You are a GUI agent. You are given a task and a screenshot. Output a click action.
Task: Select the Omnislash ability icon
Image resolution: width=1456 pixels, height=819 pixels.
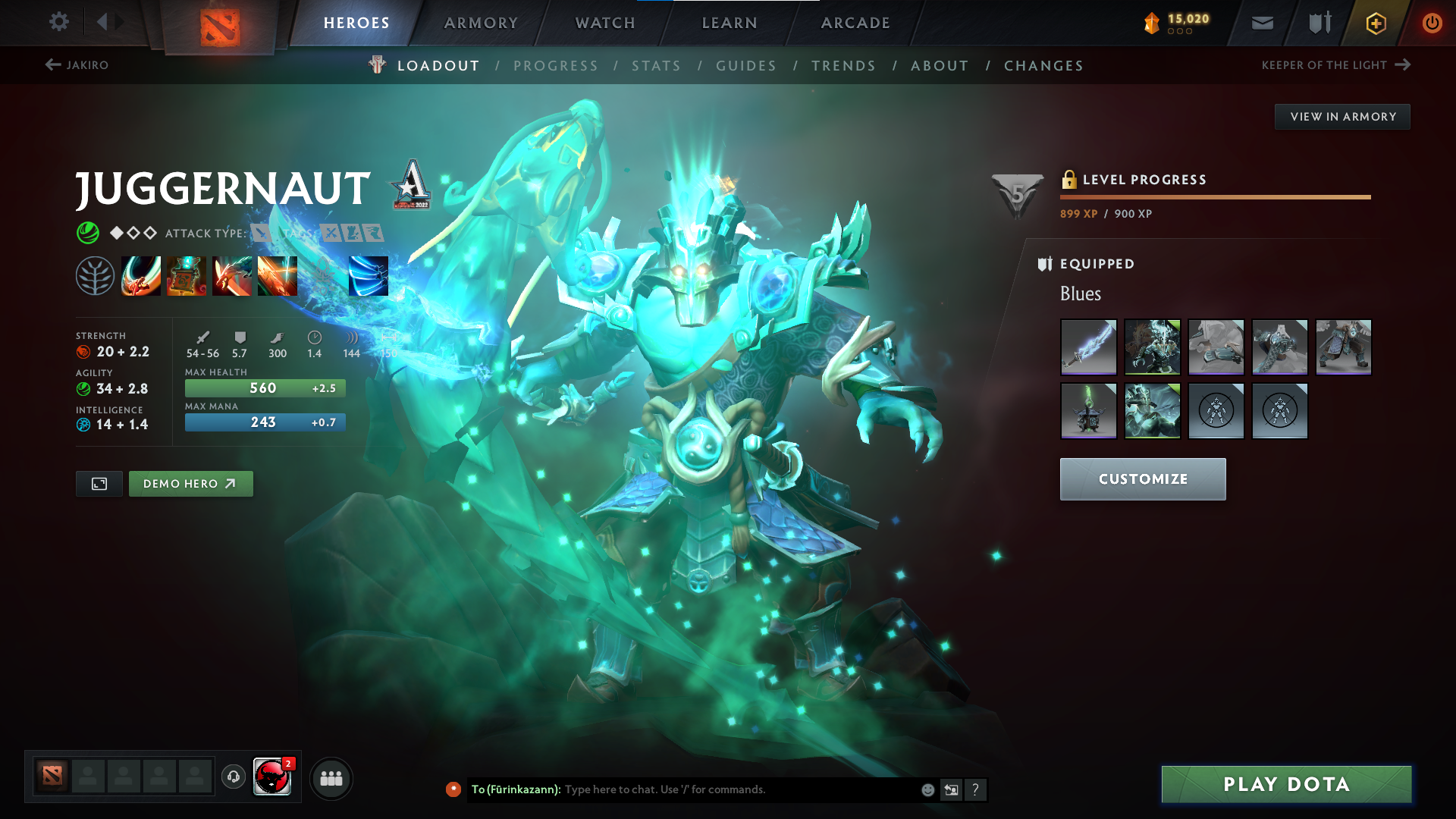tap(277, 276)
